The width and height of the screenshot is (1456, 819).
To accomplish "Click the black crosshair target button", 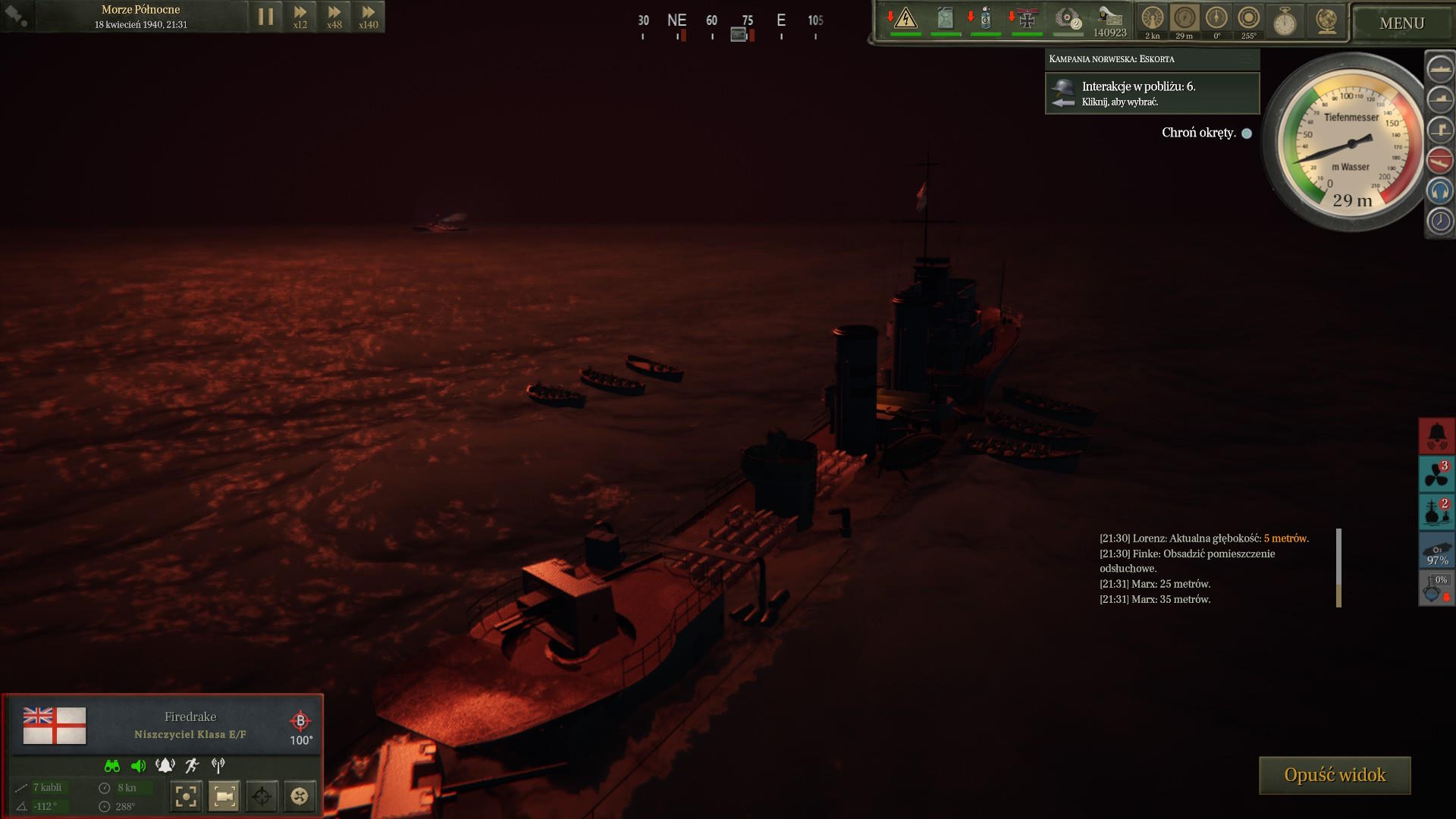I will click(262, 796).
